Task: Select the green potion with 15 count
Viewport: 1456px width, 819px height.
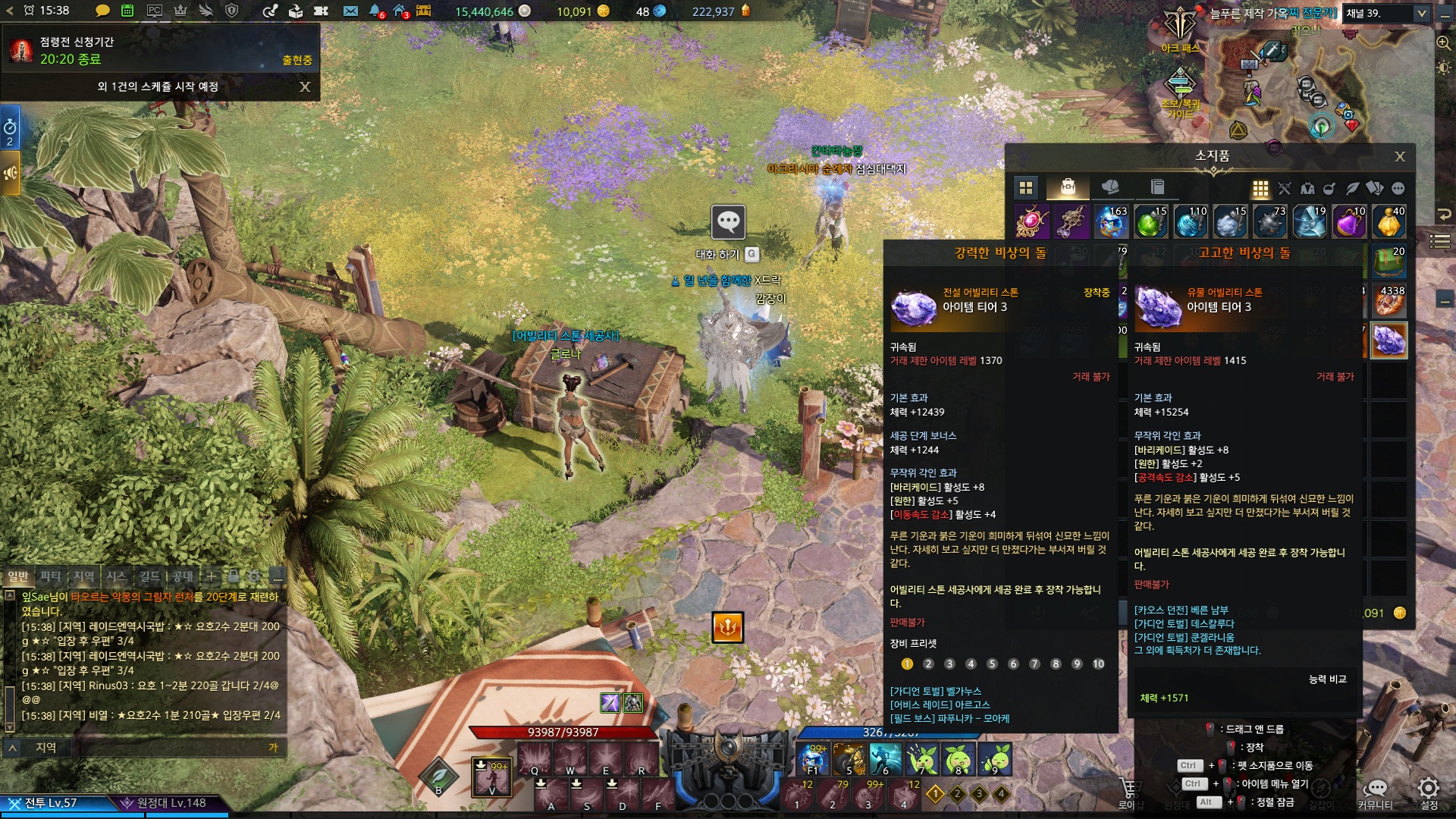Action: (x=1150, y=221)
